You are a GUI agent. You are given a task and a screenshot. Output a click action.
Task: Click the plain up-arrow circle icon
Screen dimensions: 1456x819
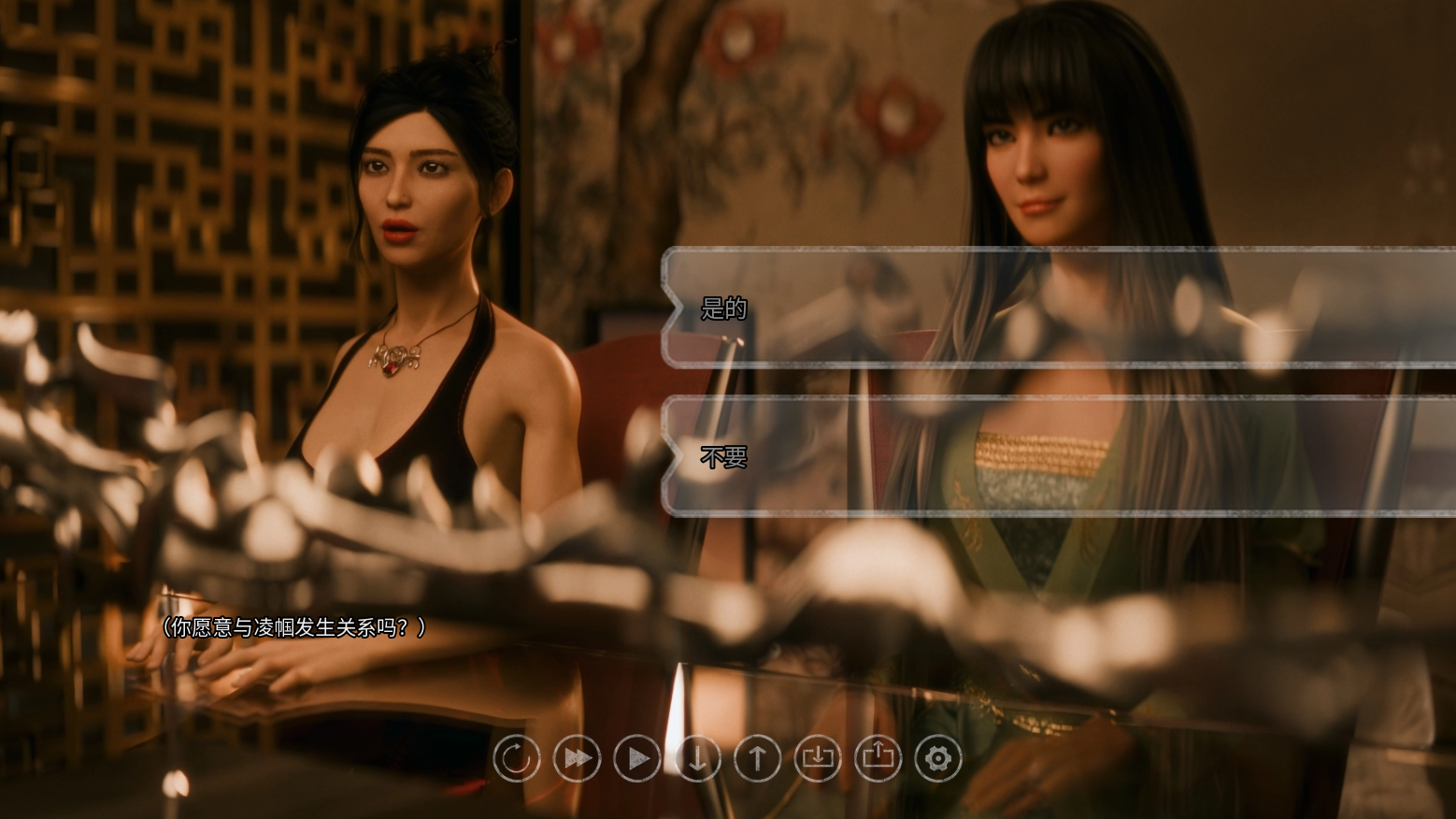click(757, 758)
